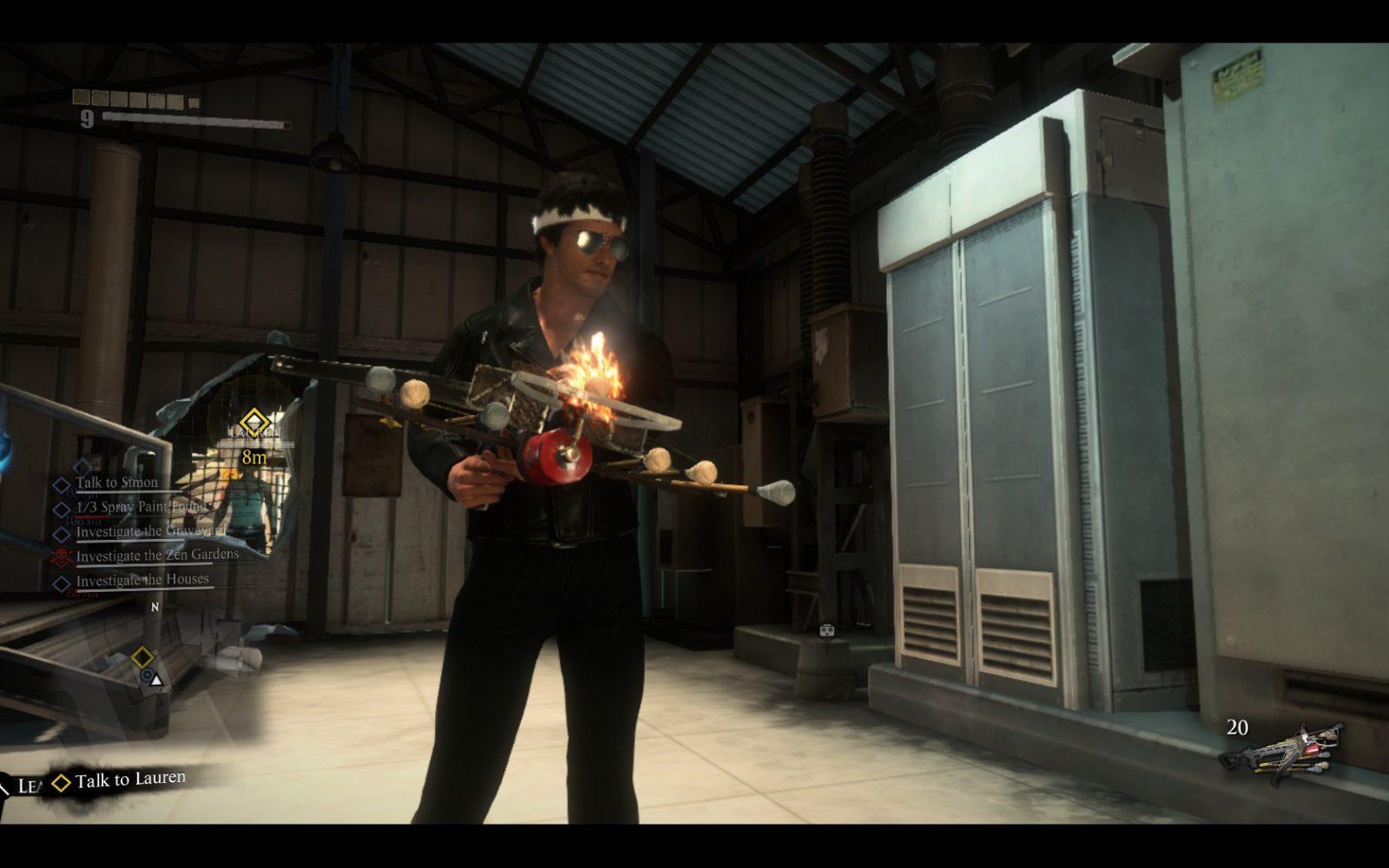Select the Lauren waypoint marker
This screenshot has width=1389, height=868.
254,422
